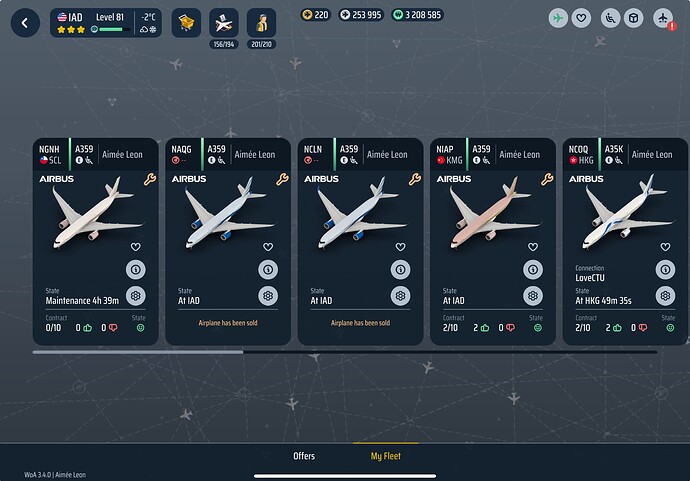Open the airplane stands icon showing 156/194
The image size is (690, 481).
tap(225, 21)
